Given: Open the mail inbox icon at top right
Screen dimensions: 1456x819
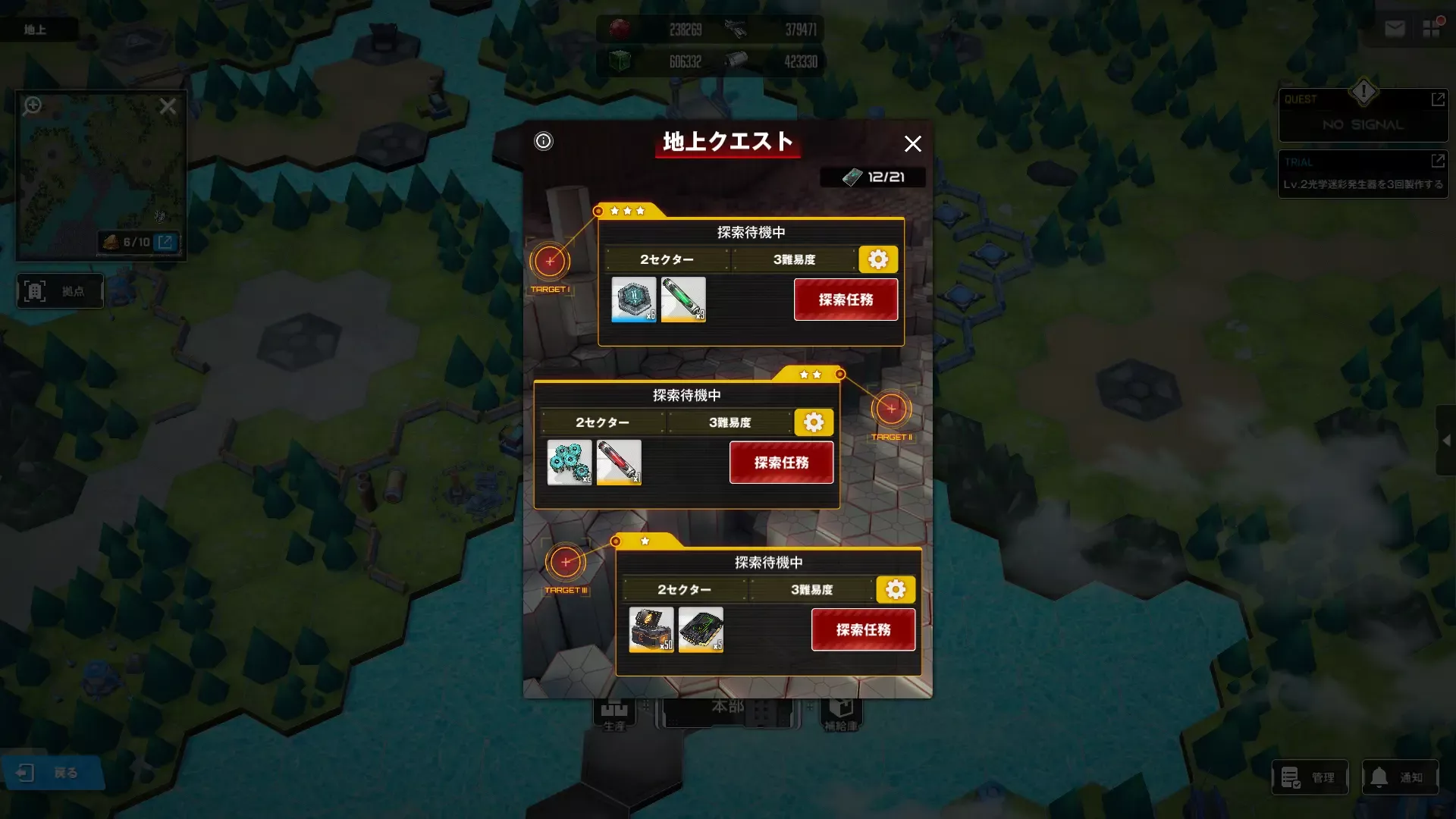Looking at the screenshot, I should pos(1395,28).
